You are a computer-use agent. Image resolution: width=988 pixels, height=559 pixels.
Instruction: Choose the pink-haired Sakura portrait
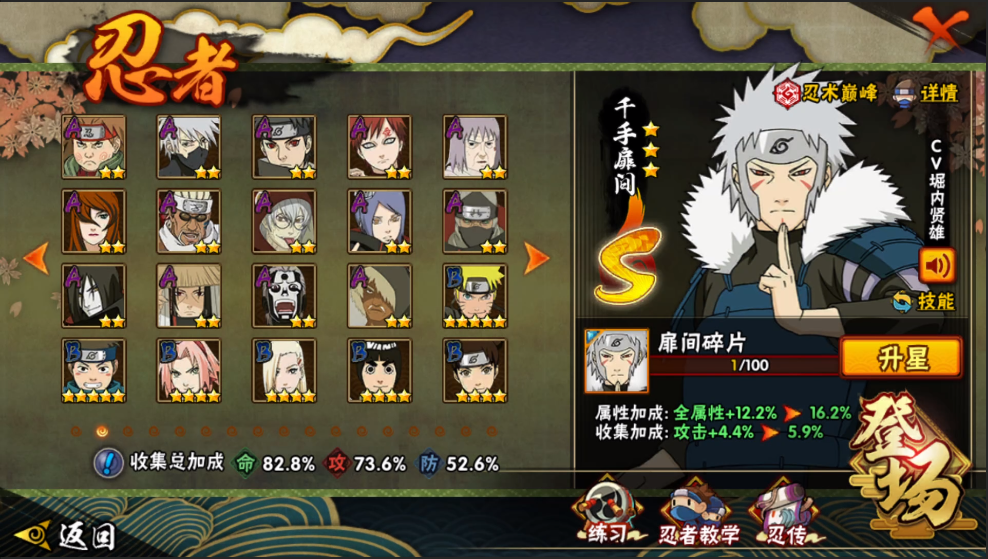coord(189,370)
